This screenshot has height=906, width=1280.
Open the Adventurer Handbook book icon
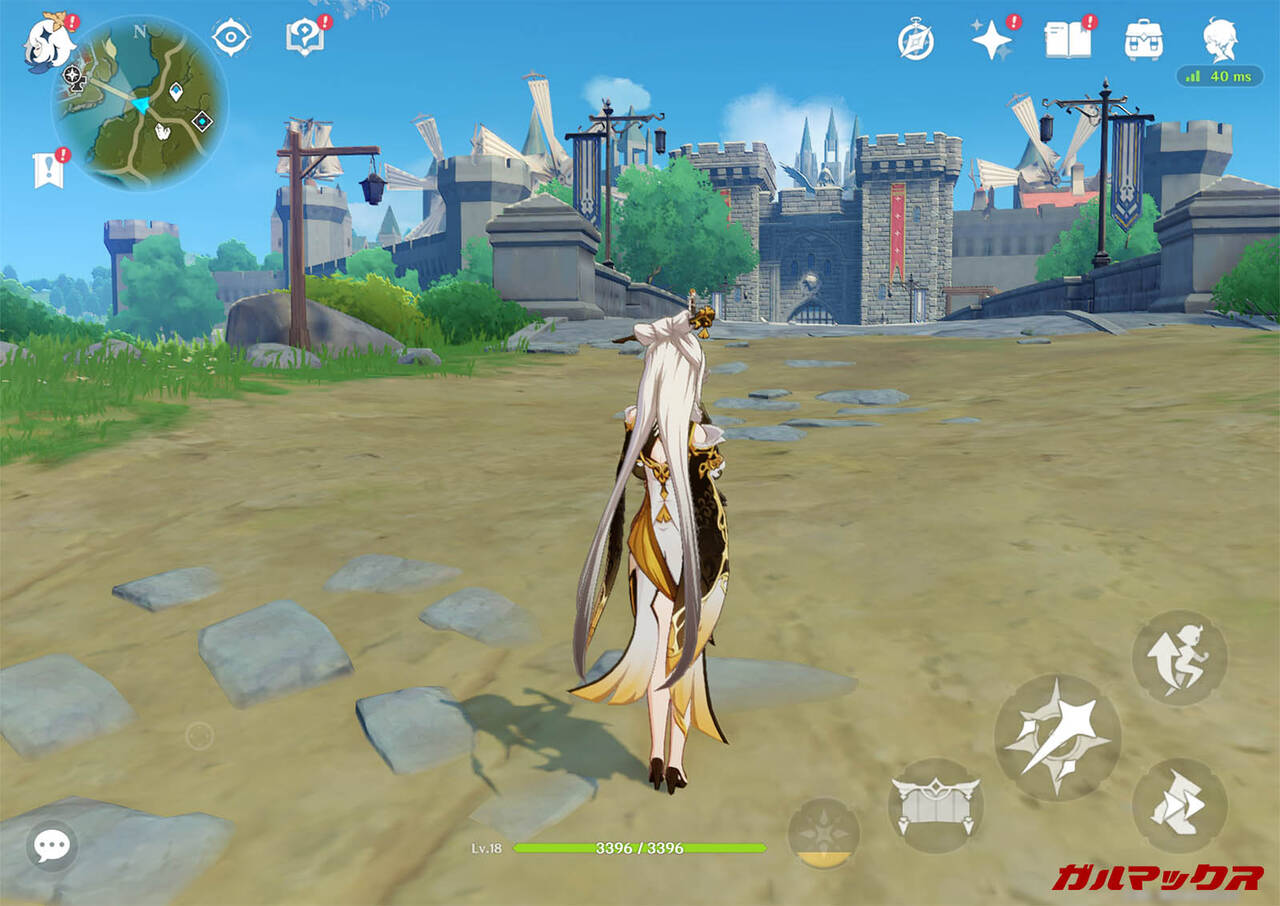point(1067,40)
